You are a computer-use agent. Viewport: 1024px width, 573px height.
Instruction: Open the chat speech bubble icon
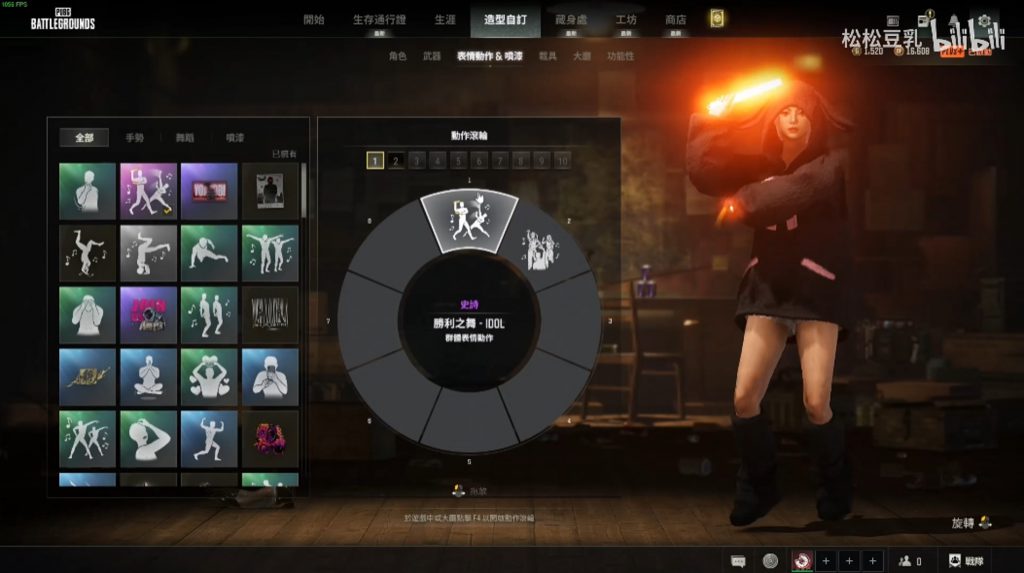click(738, 561)
